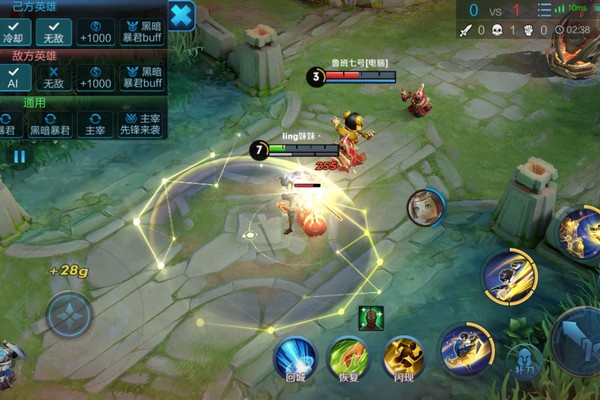Toggle own hero invincible (无敌) option
Screen dimensions: 600x400
54,32
